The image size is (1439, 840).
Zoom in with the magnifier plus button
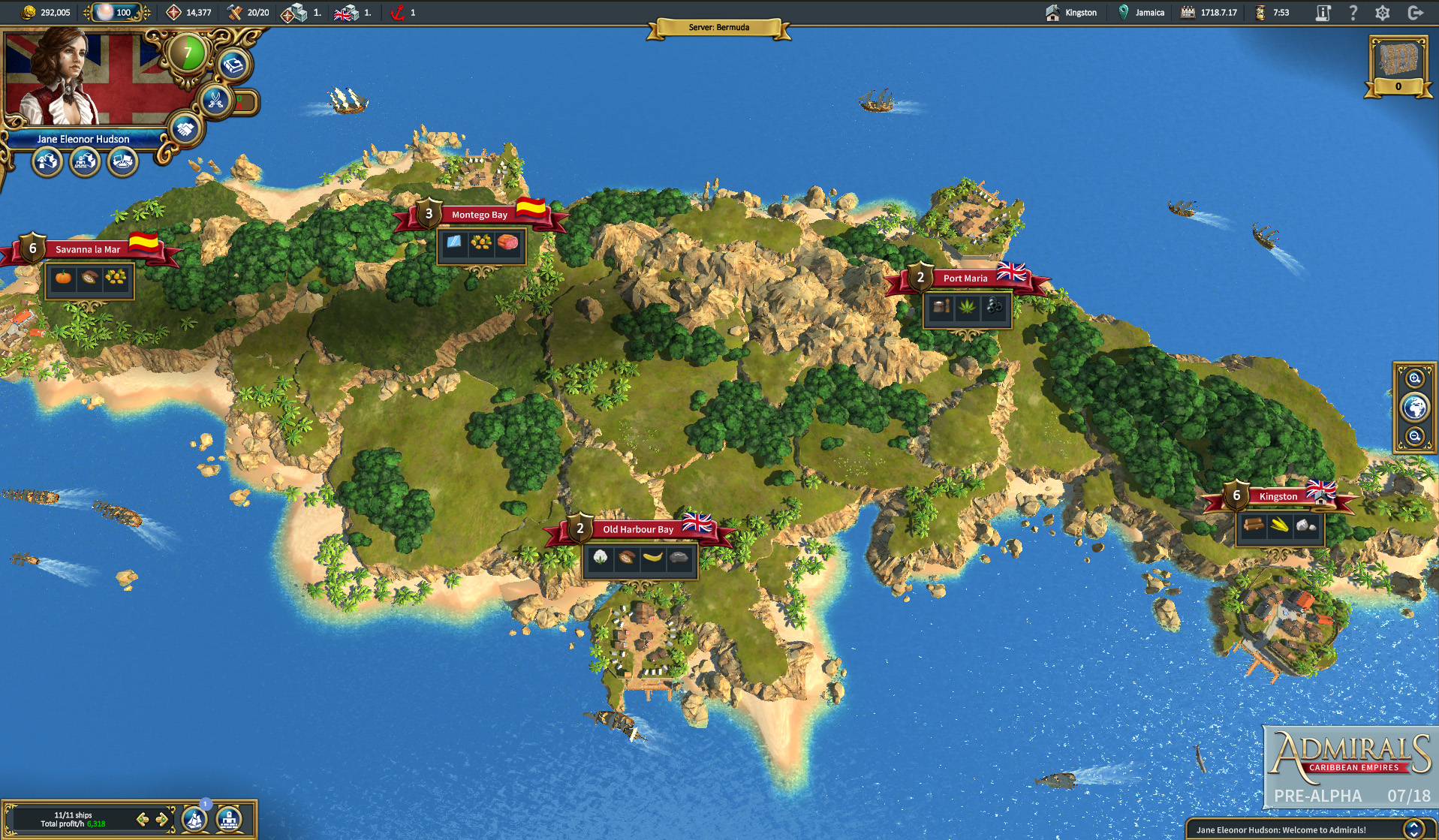tap(1414, 379)
